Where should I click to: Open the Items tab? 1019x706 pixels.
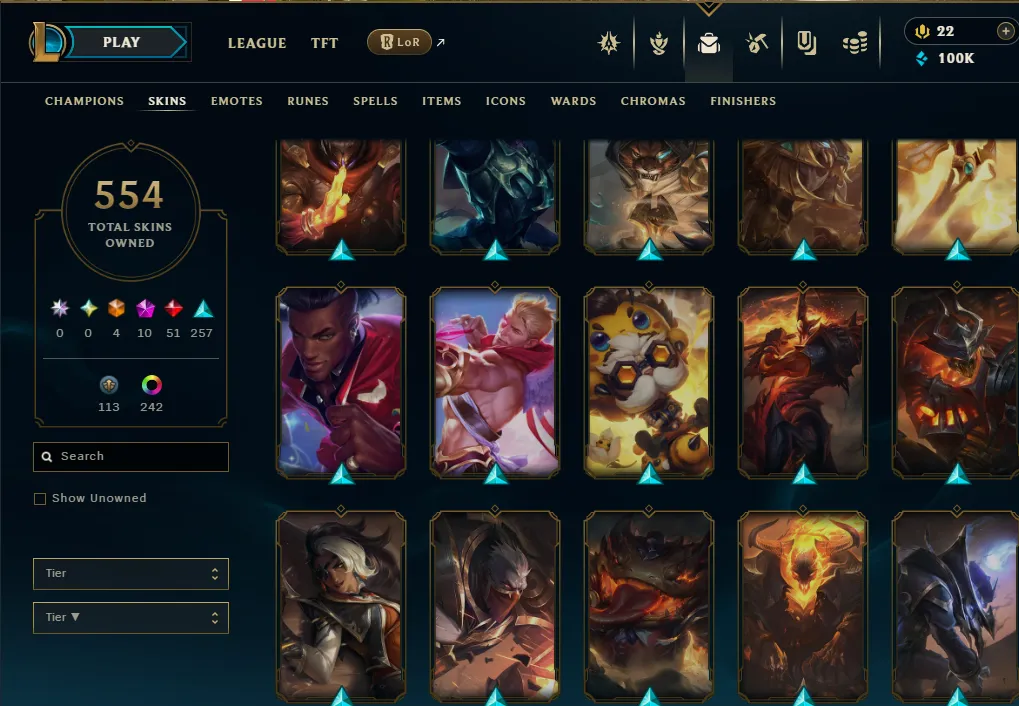(x=441, y=101)
